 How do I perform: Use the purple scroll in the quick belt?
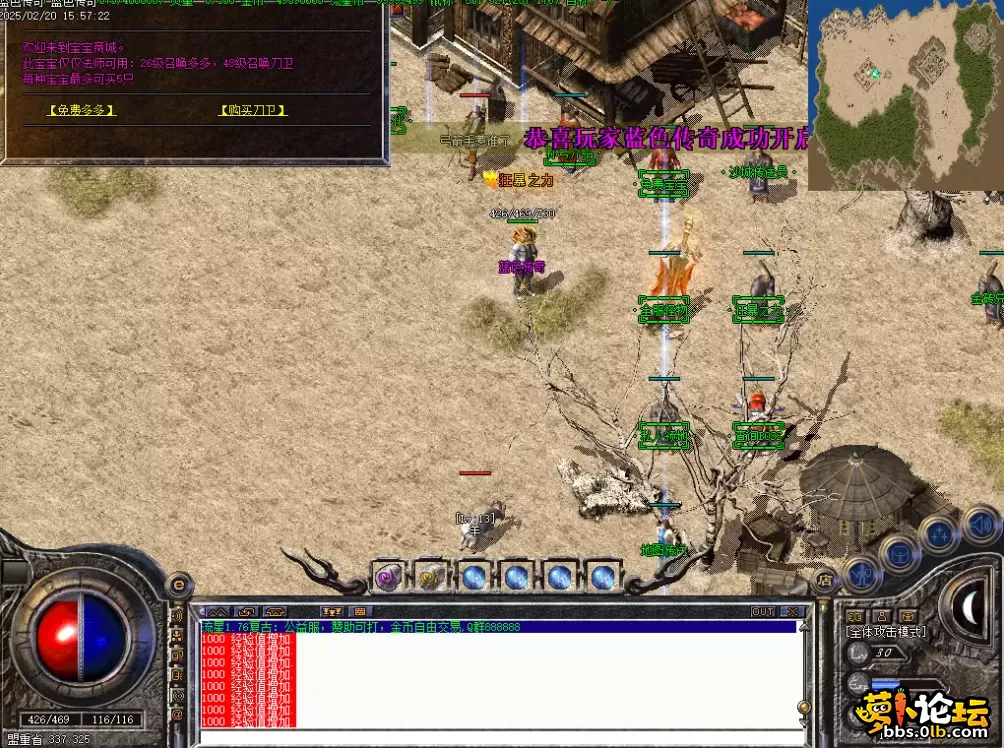point(388,577)
